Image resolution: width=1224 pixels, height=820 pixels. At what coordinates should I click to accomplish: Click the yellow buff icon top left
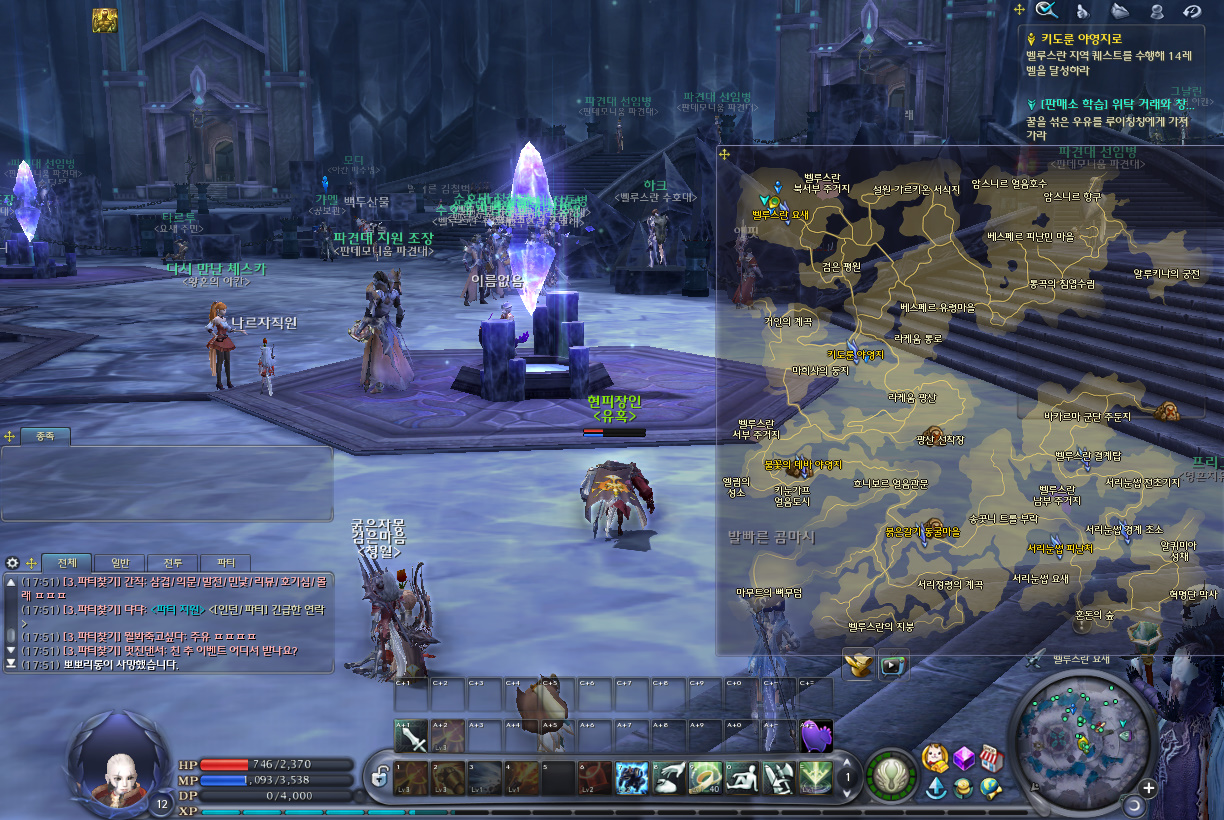click(x=104, y=19)
